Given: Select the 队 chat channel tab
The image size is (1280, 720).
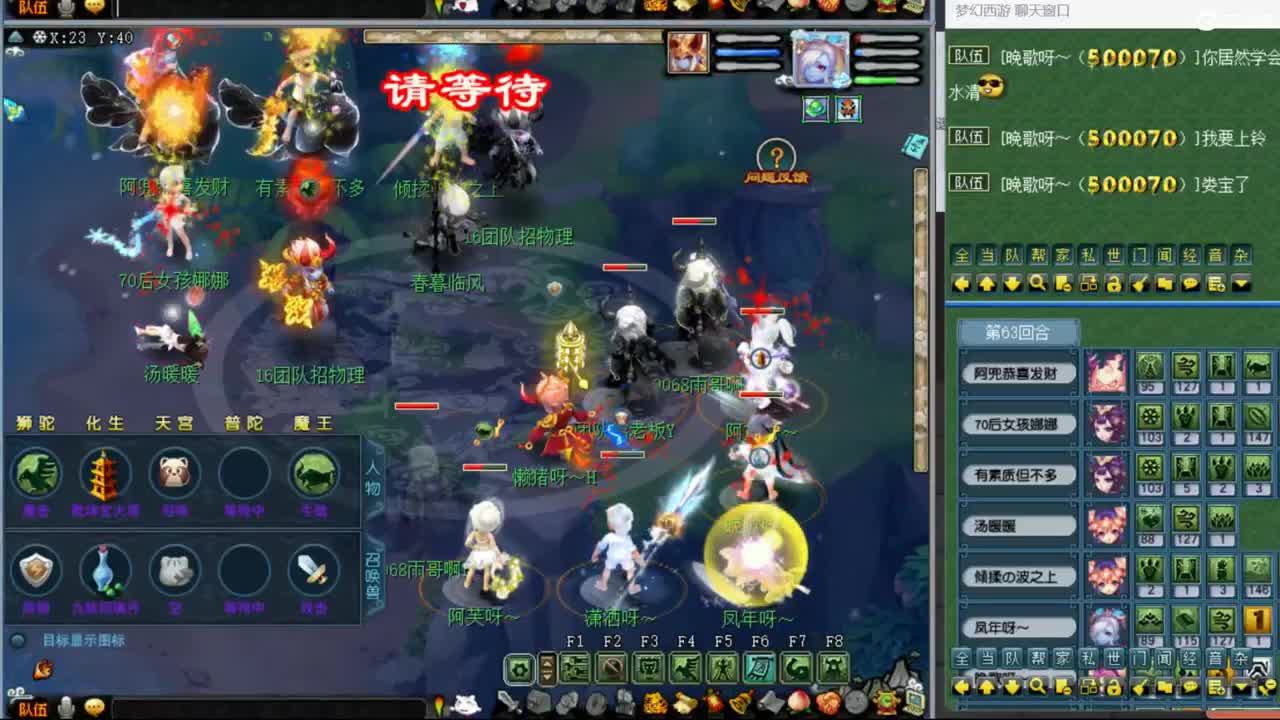Looking at the screenshot, I should pyautogui.click(x=1012, y=256).
